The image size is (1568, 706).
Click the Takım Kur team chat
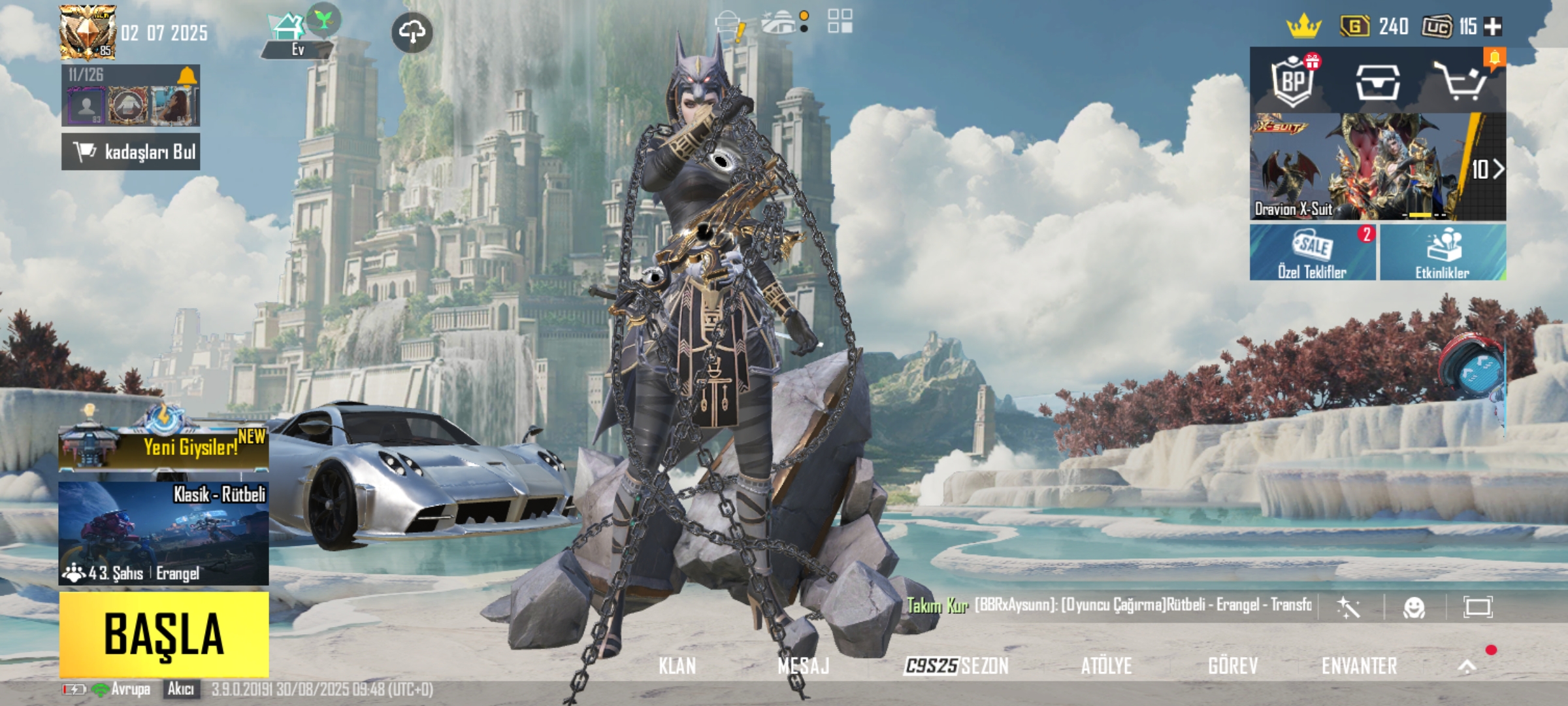click(x=938, y=606)
